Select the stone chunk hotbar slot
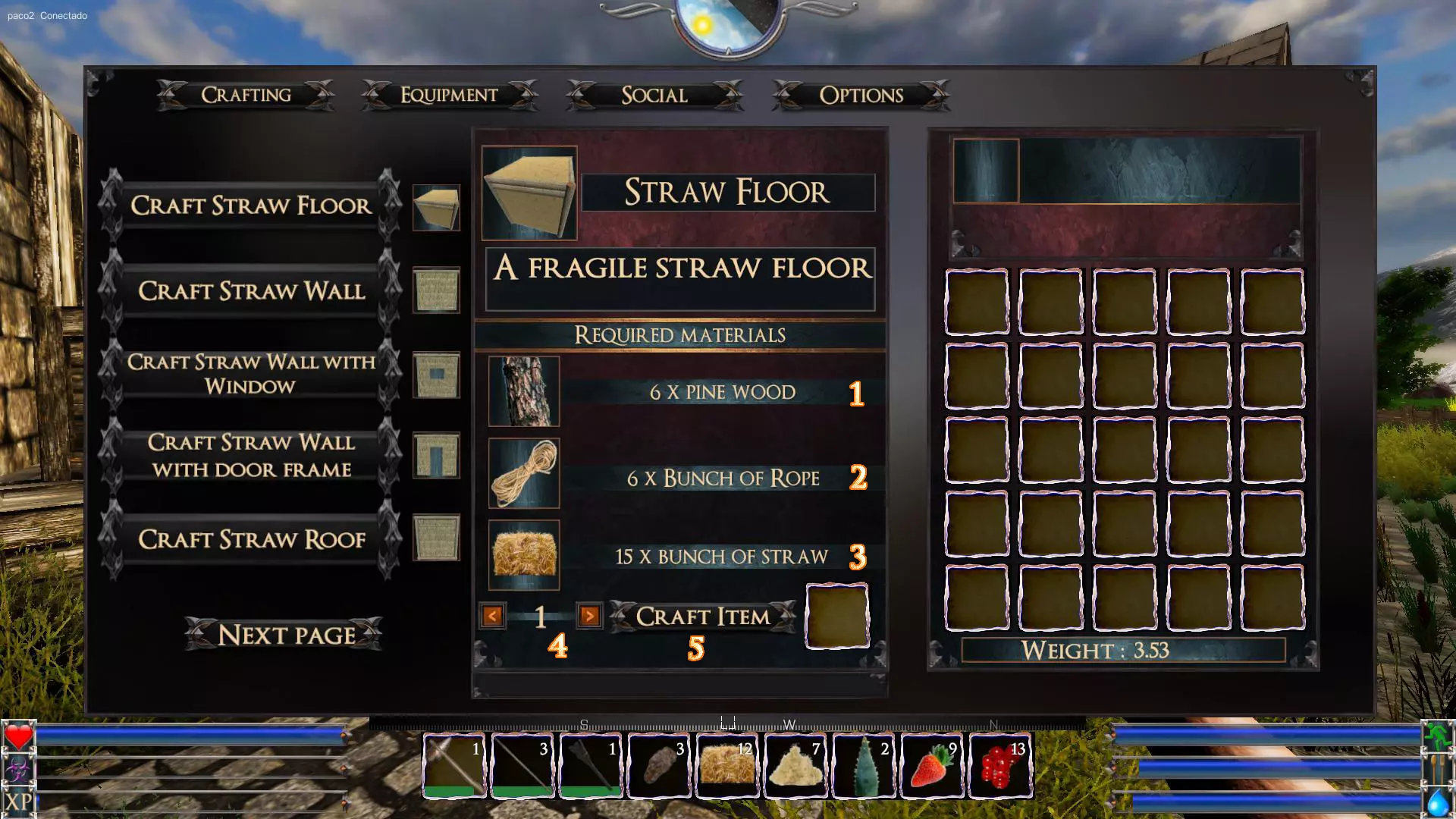Image resolution: width=1456 pixels, height=819 pixels. click(659, 766)
